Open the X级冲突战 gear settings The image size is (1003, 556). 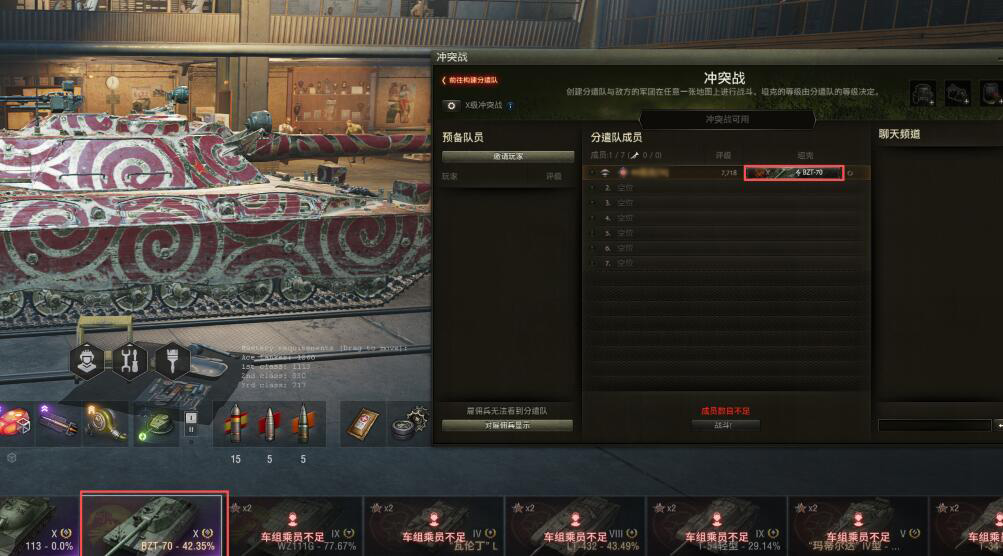click(451, 104)
